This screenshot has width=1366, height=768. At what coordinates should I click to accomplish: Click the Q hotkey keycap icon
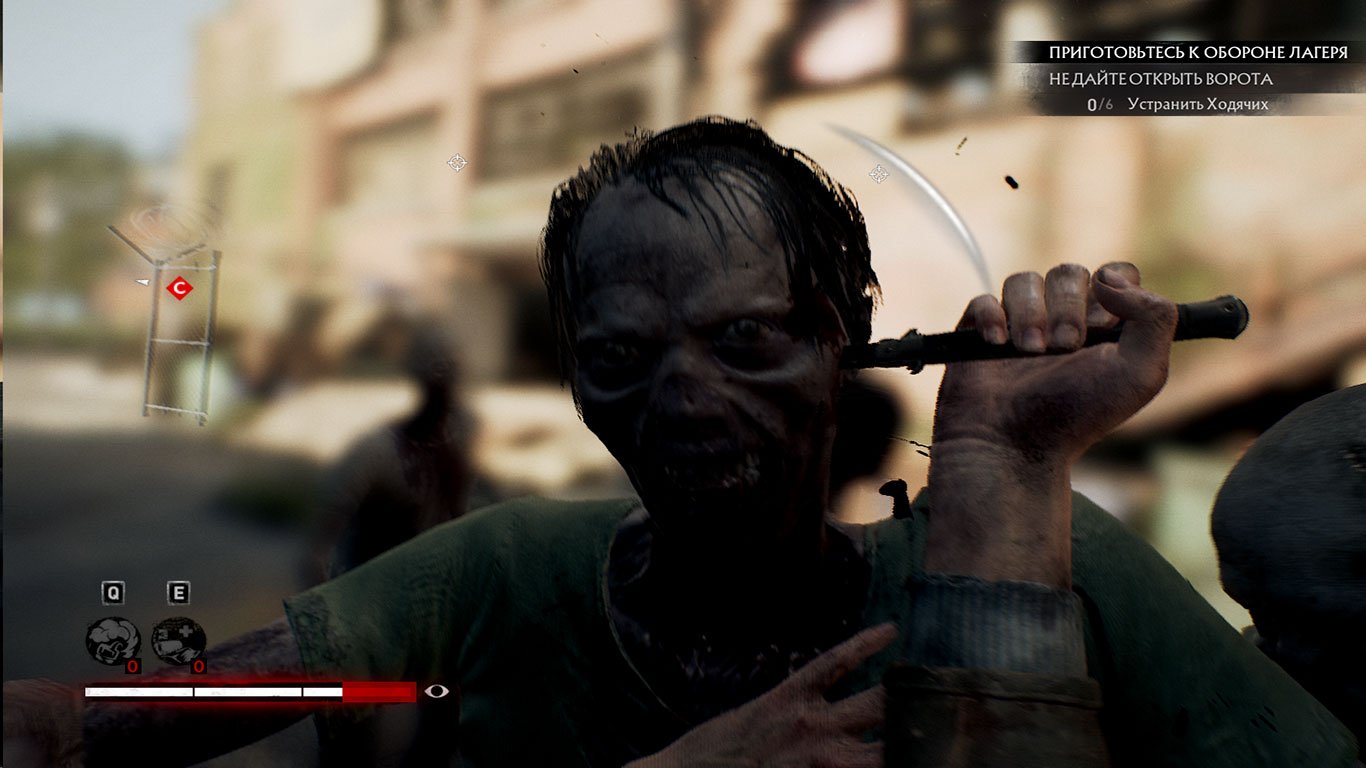point(113,591)
